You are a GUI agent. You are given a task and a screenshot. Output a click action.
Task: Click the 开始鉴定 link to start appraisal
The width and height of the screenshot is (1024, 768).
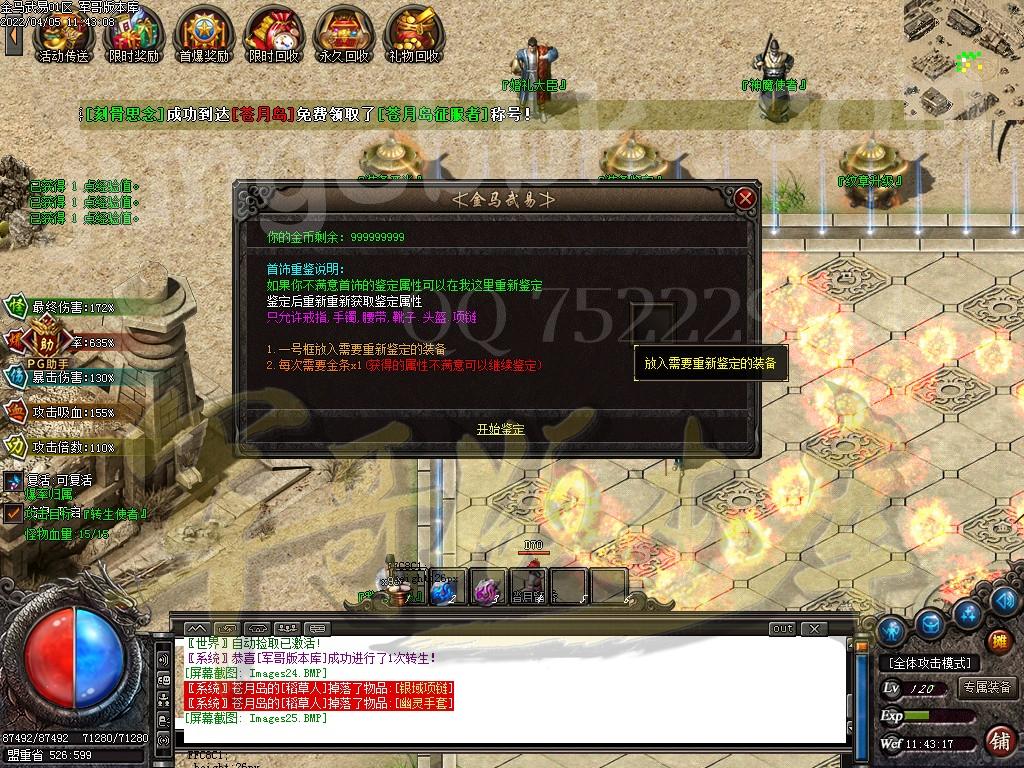[500, 429]
